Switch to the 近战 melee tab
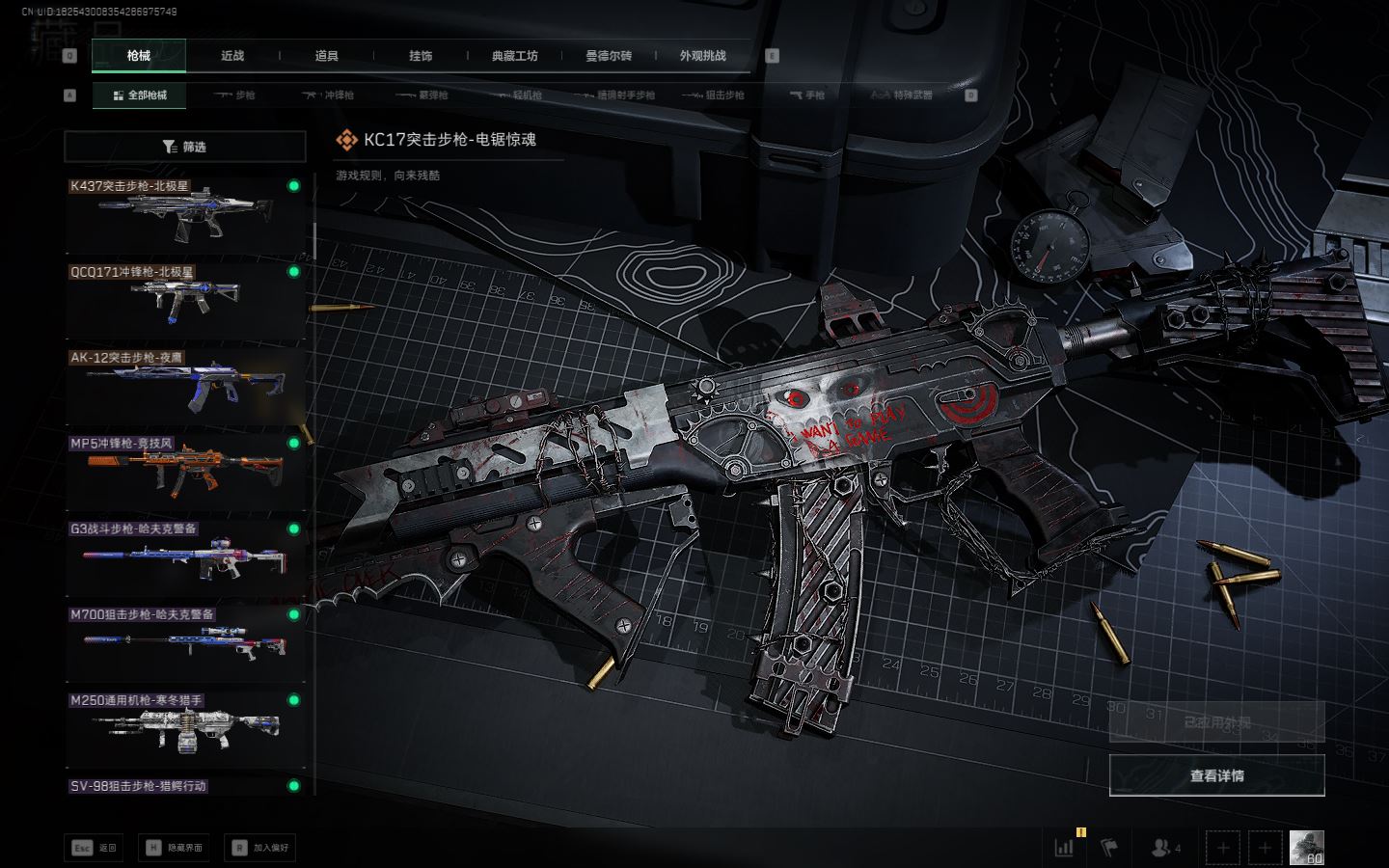The width and height of the screenshot is (1389, 868). click(x=232, y=56)
